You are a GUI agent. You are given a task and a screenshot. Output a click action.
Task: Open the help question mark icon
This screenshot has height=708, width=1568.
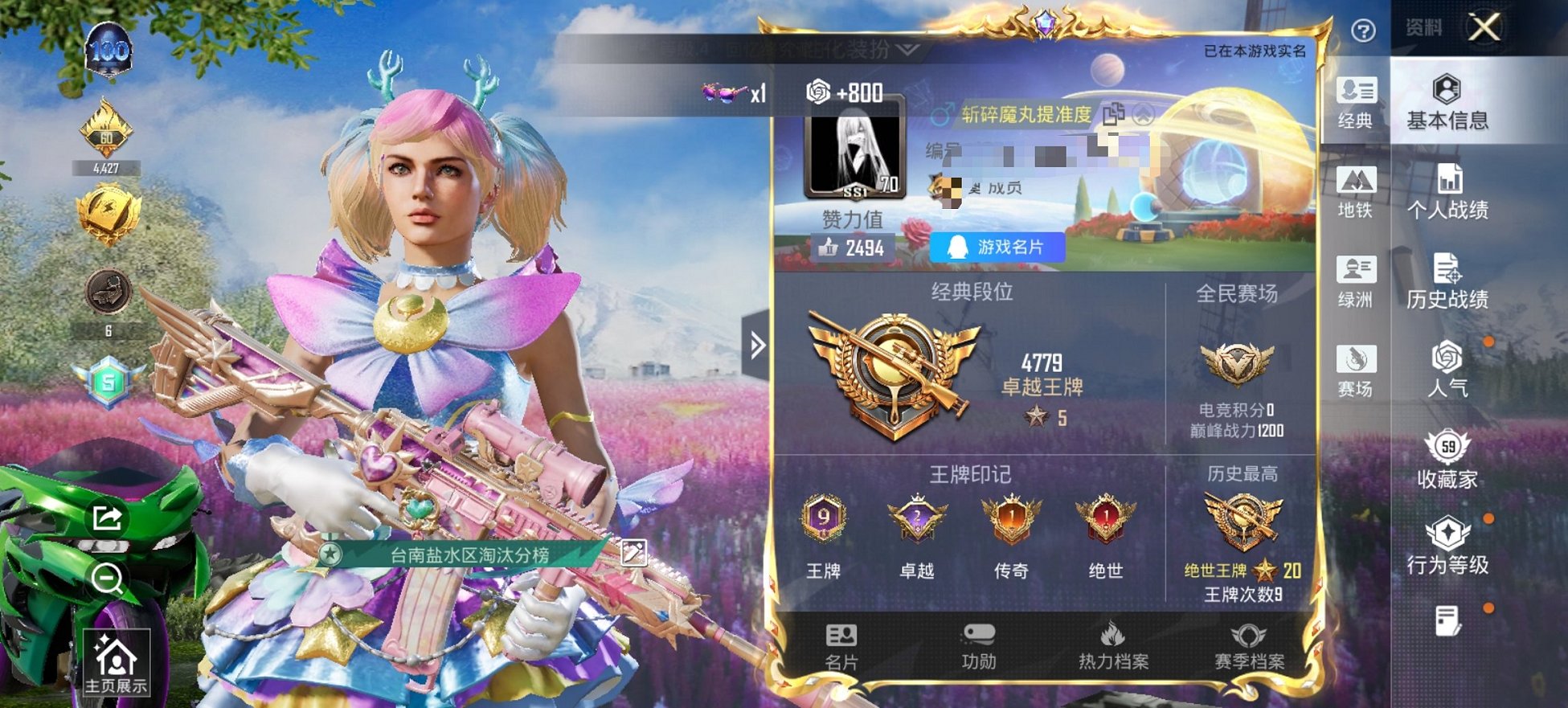pos(1365,30)
